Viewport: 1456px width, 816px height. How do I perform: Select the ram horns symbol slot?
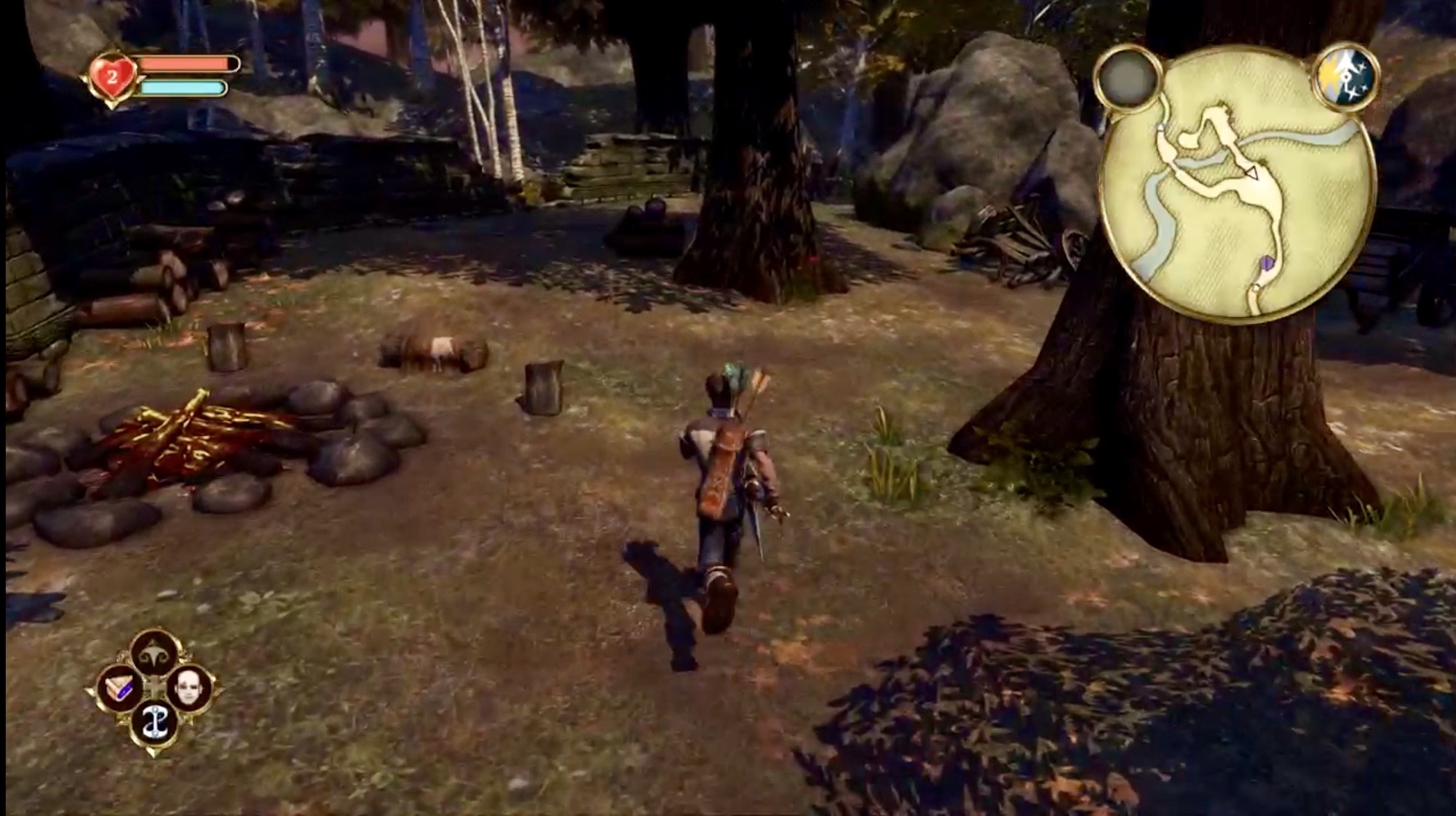[154, 651]
